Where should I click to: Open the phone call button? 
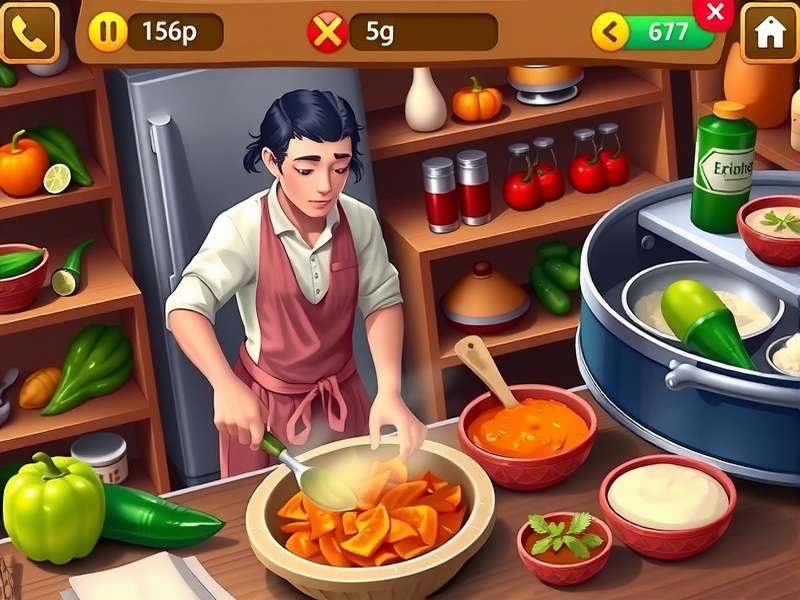[29, 33]
